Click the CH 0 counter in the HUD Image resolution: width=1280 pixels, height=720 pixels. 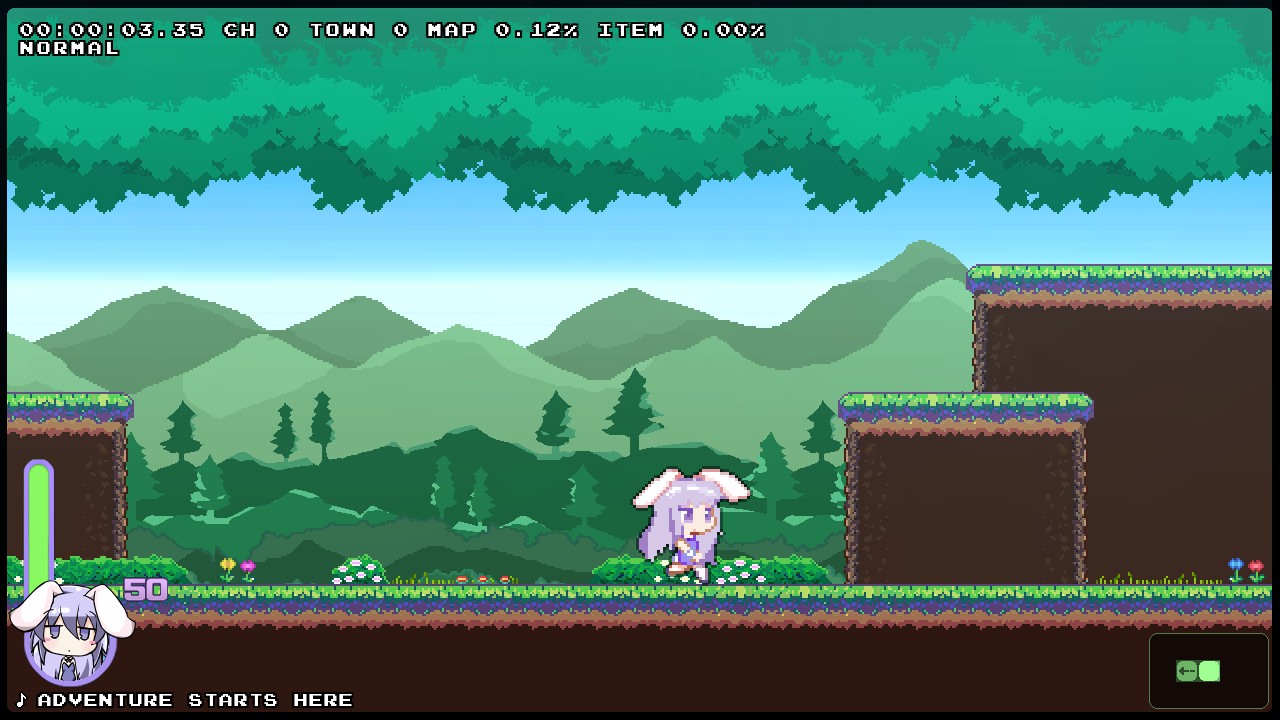[x=255, y=30]
